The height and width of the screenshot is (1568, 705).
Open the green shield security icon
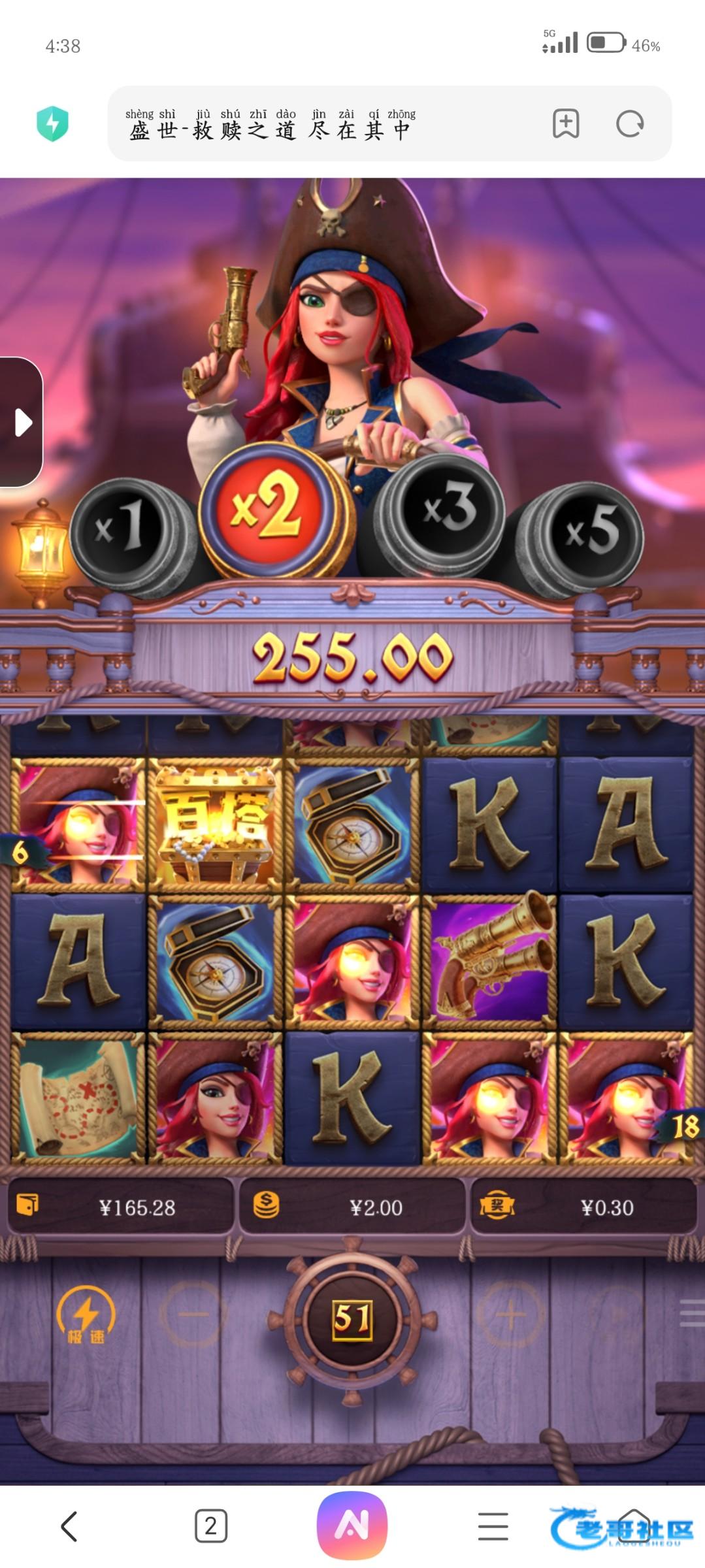(x=52, y=124)
